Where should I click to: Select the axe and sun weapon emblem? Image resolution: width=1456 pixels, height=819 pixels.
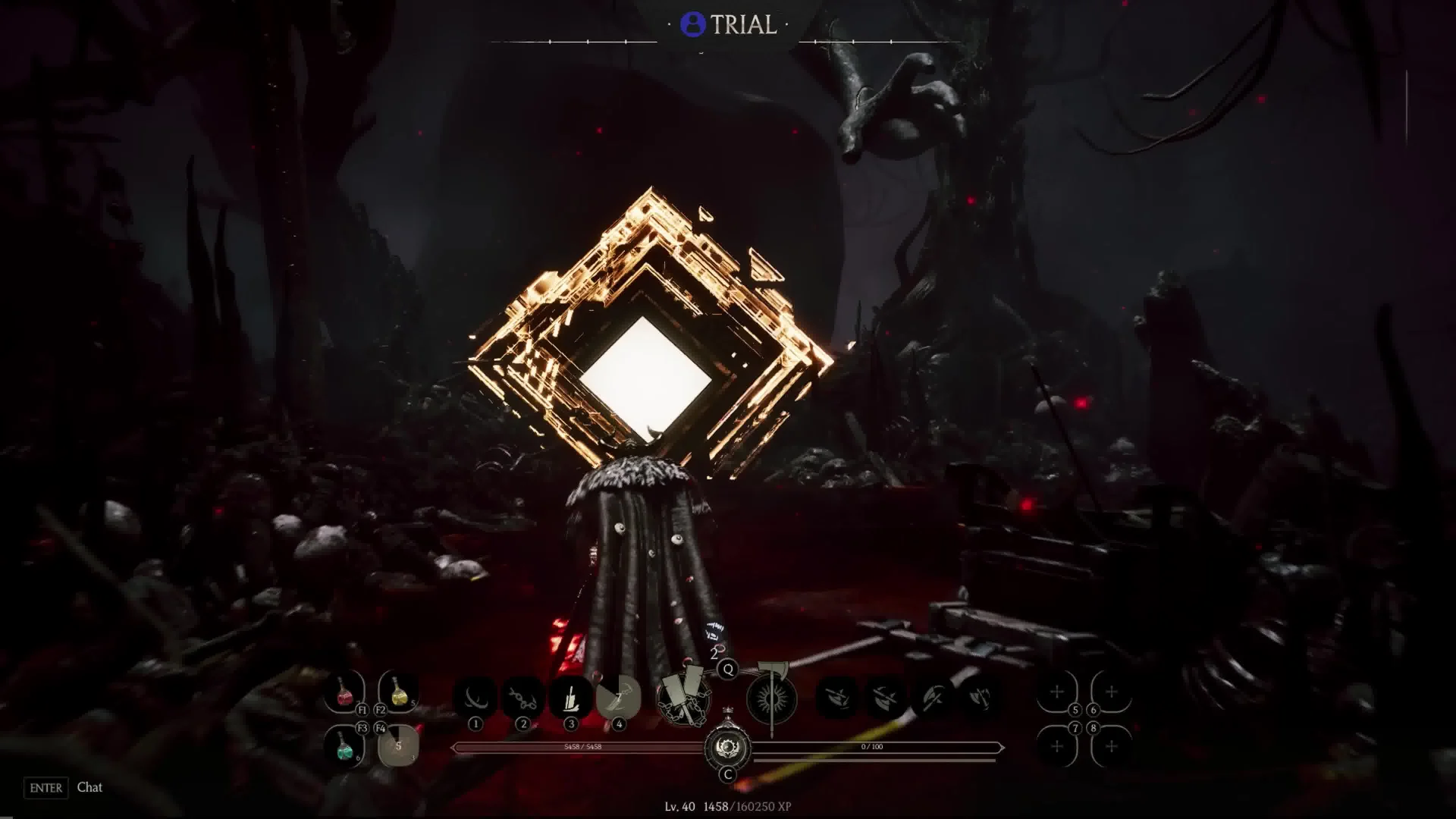tap(772, 697)
